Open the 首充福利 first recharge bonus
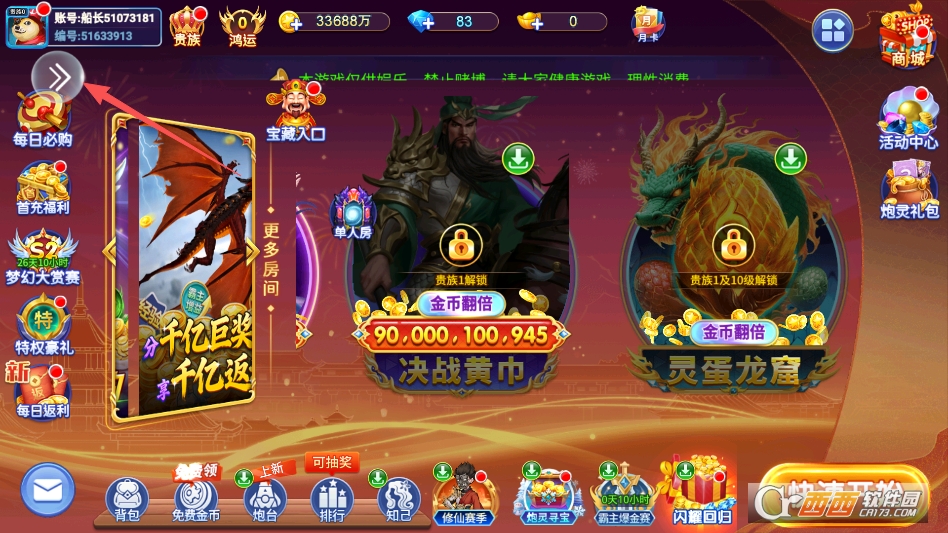The height and width of the screenshot is (533, 948). [x=42, y=188]
